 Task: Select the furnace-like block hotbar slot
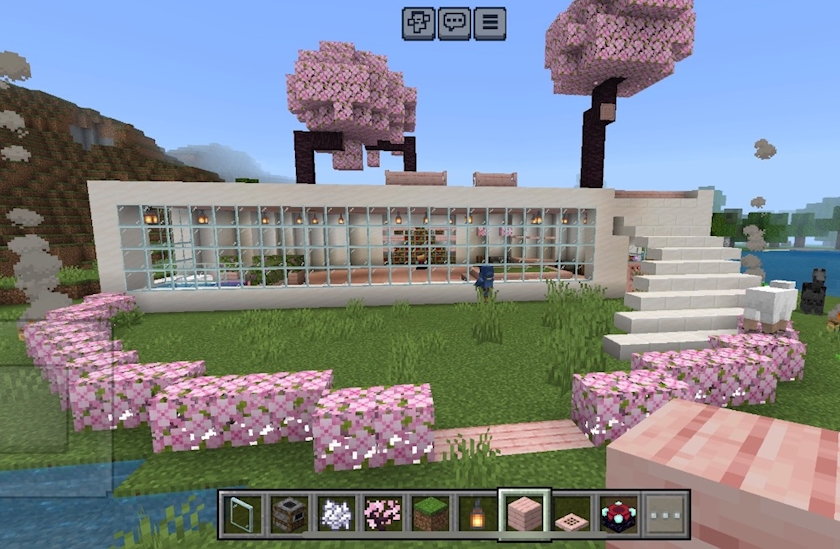[288, 513]
